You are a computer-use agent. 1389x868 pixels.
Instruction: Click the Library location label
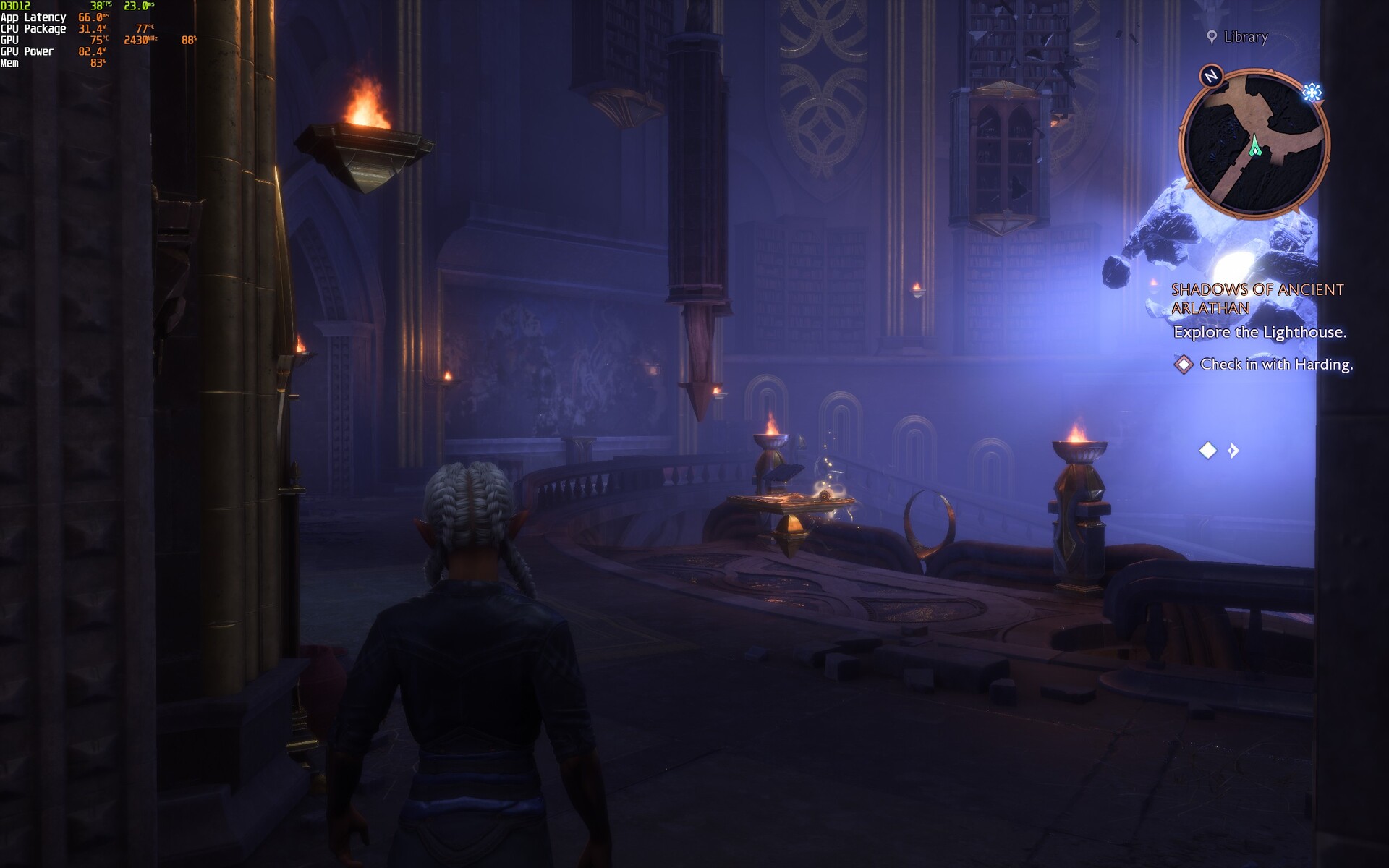coord(1245,37)
